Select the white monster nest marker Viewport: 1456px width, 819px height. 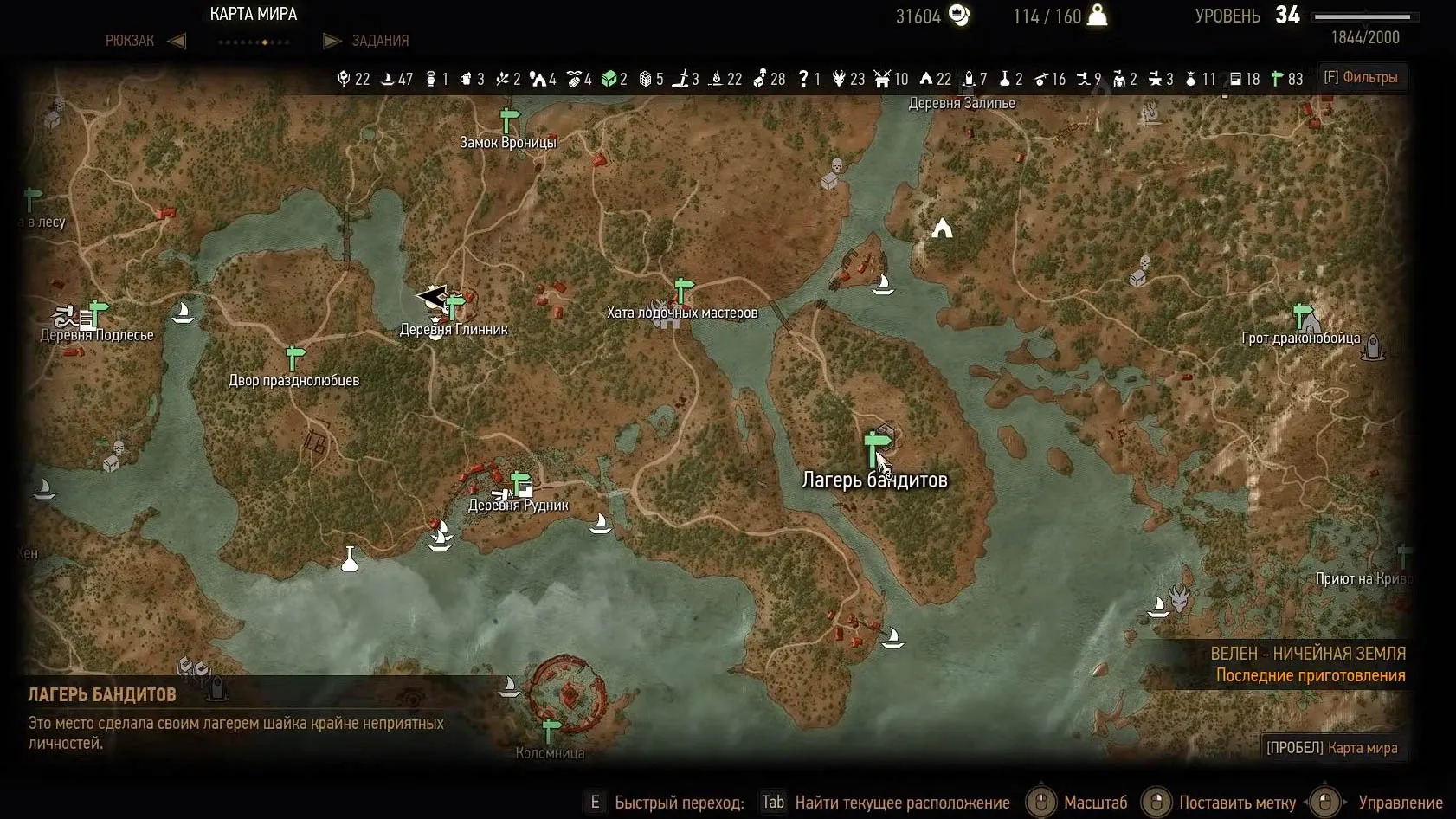point(942,229)
